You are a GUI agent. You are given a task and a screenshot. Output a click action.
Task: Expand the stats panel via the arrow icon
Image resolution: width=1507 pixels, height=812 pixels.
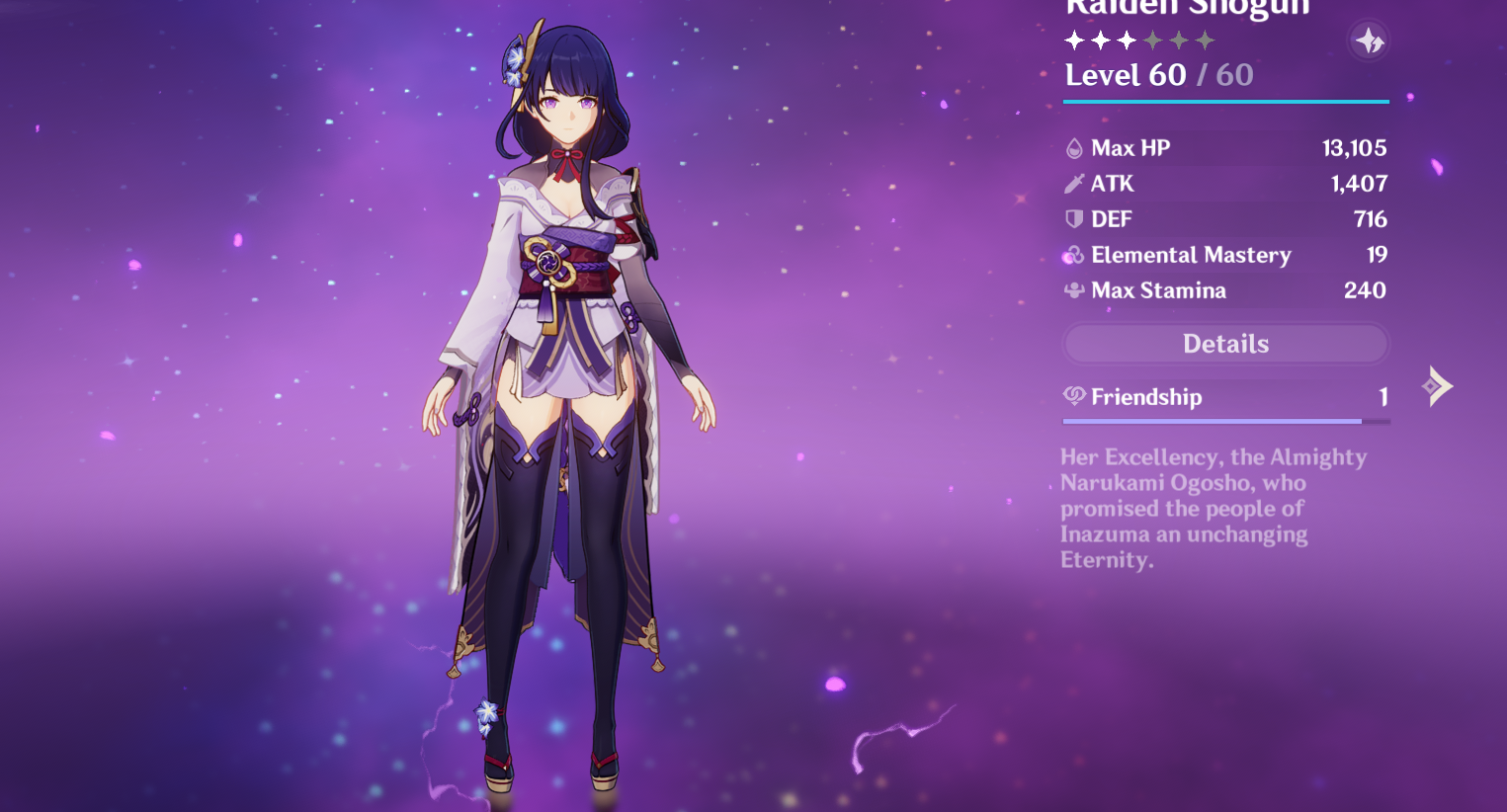[x=1438, y=384]
